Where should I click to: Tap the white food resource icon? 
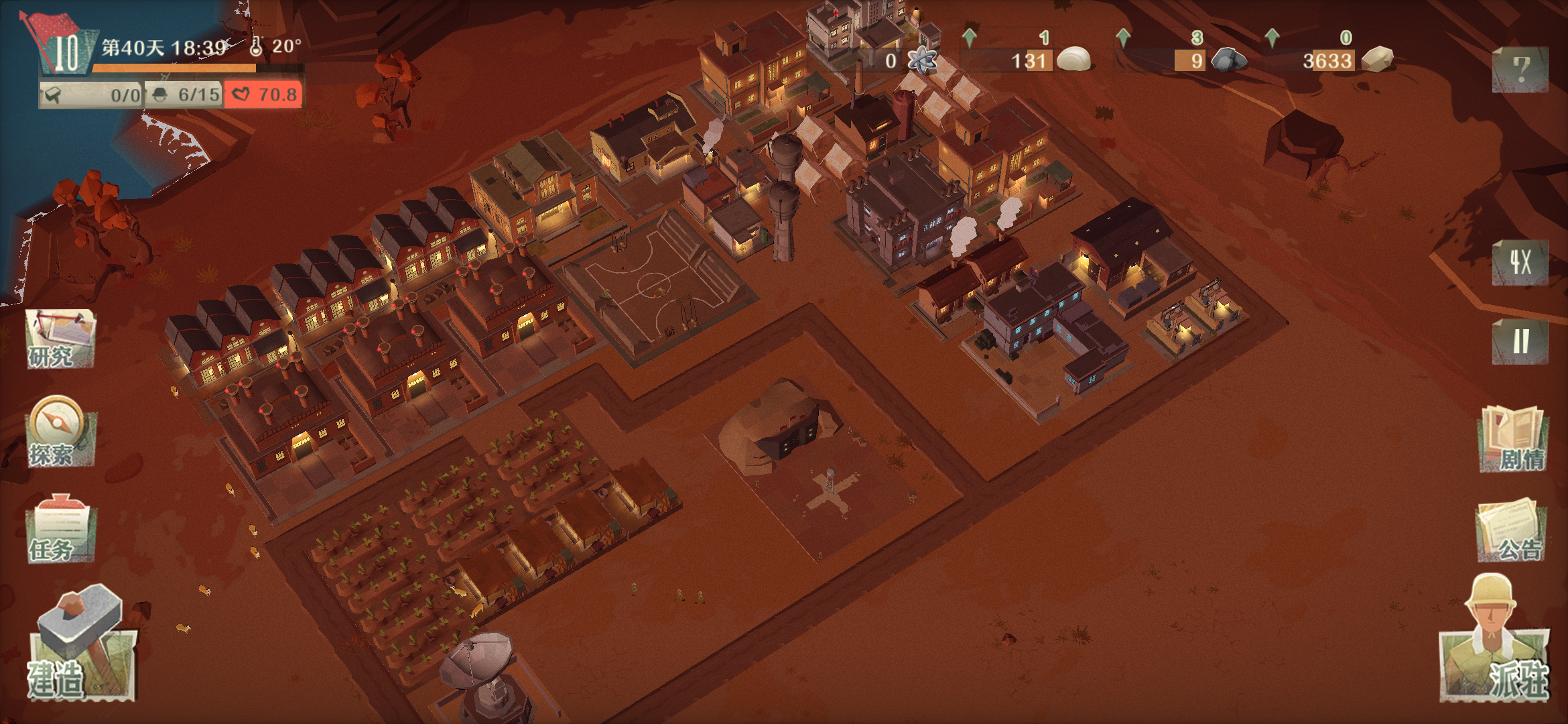[x=1073, y=60]
